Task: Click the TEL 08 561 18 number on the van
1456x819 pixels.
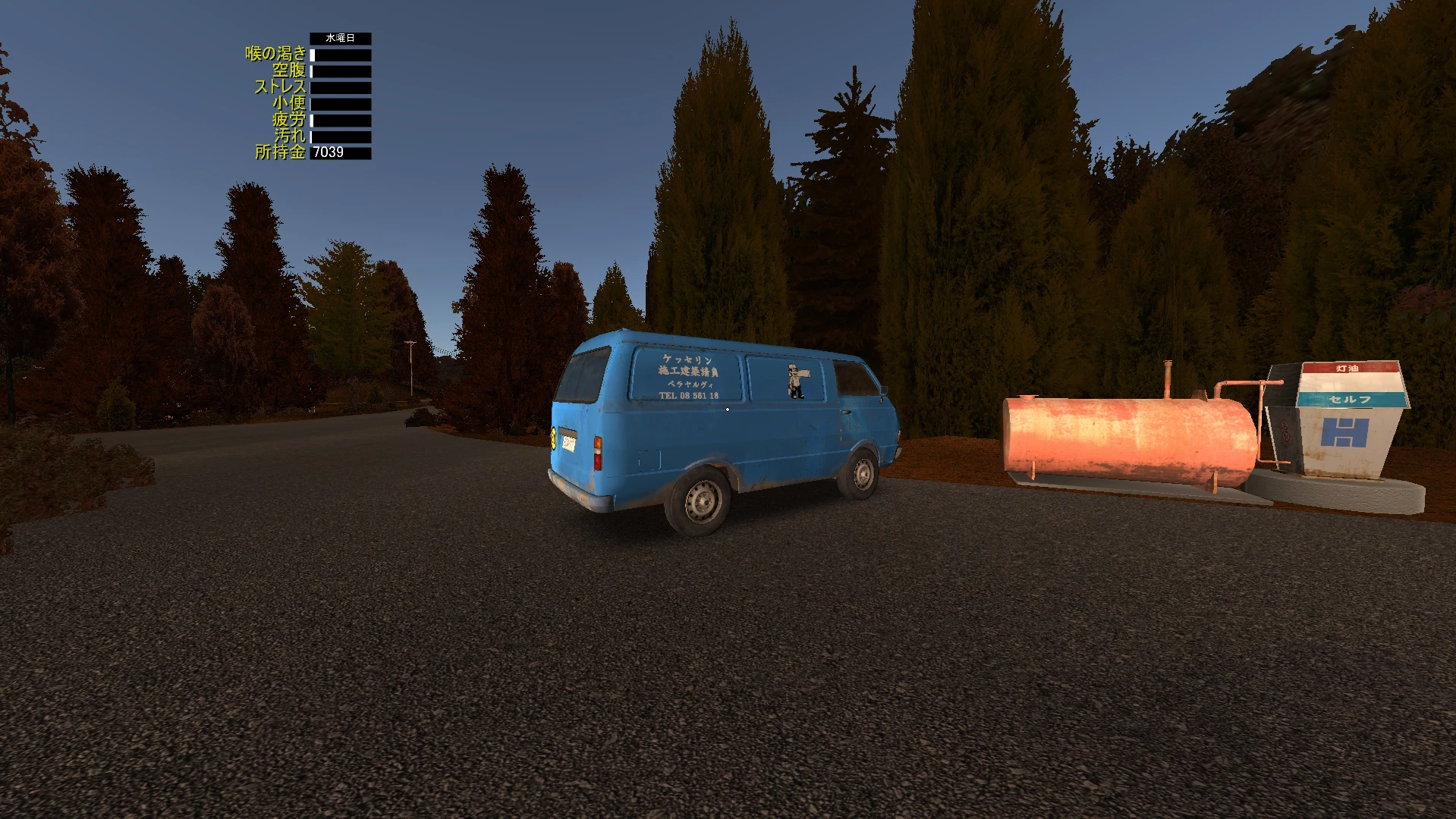Action: tap(689, 396)
